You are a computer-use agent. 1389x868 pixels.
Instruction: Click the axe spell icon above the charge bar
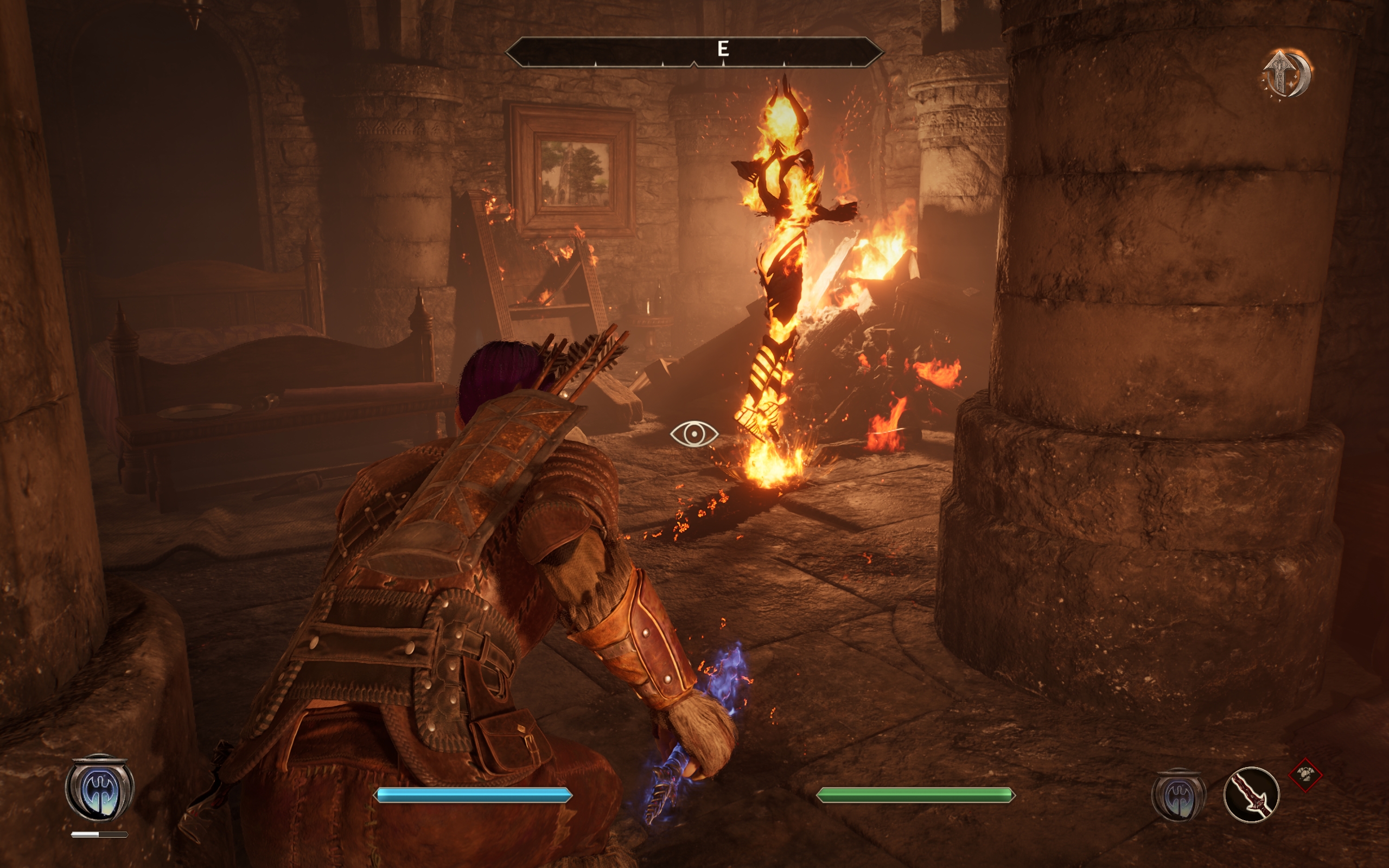click(x=99, y=788)
